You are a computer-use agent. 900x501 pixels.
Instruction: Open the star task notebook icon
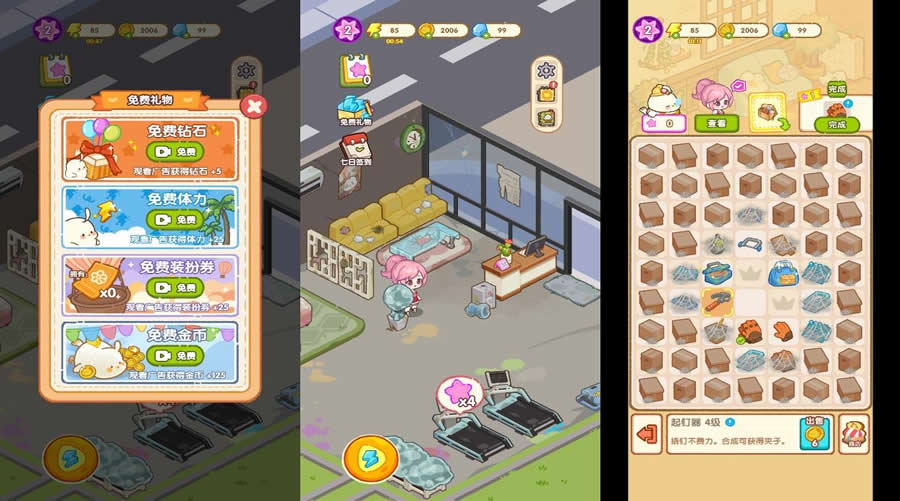(x=353, y=70)
